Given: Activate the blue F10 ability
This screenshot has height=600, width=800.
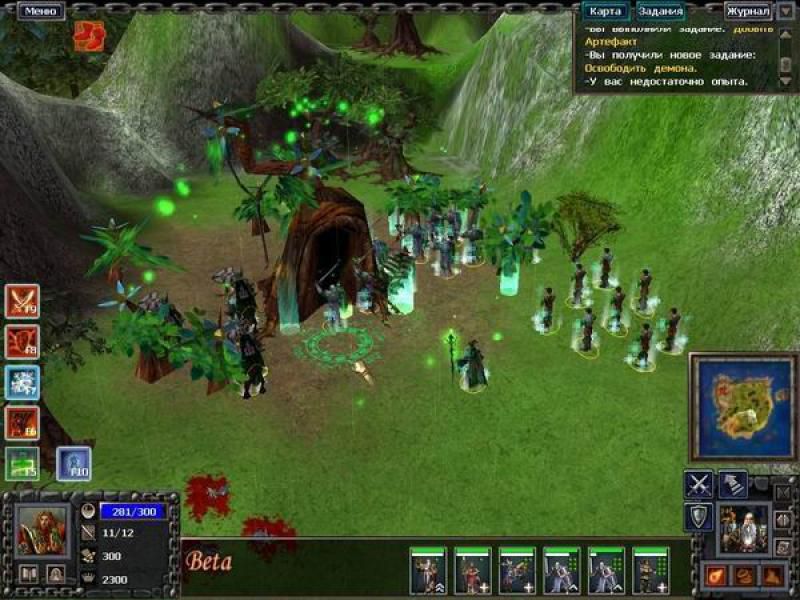Looking at the screenshot, I should 74,463.
